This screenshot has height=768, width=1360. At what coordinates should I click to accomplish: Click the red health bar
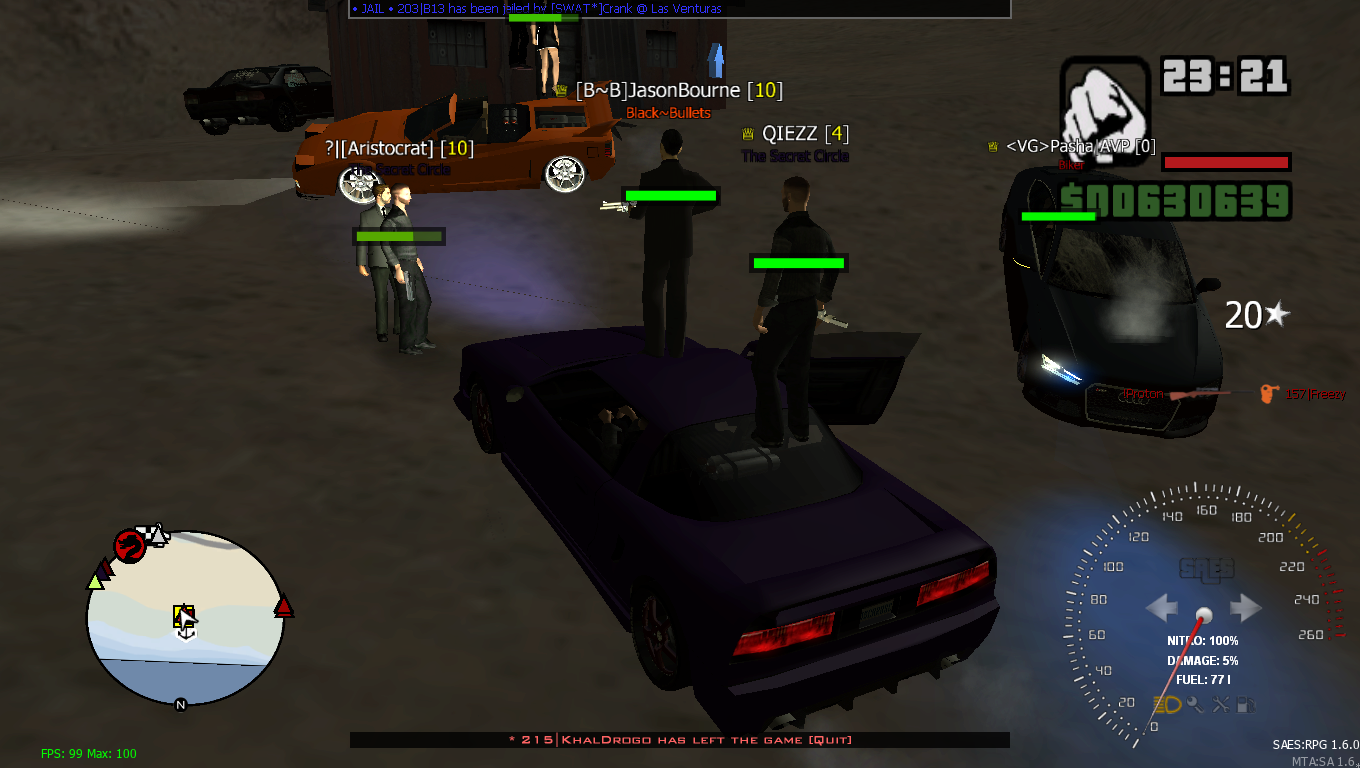[x=1225, y=161]
